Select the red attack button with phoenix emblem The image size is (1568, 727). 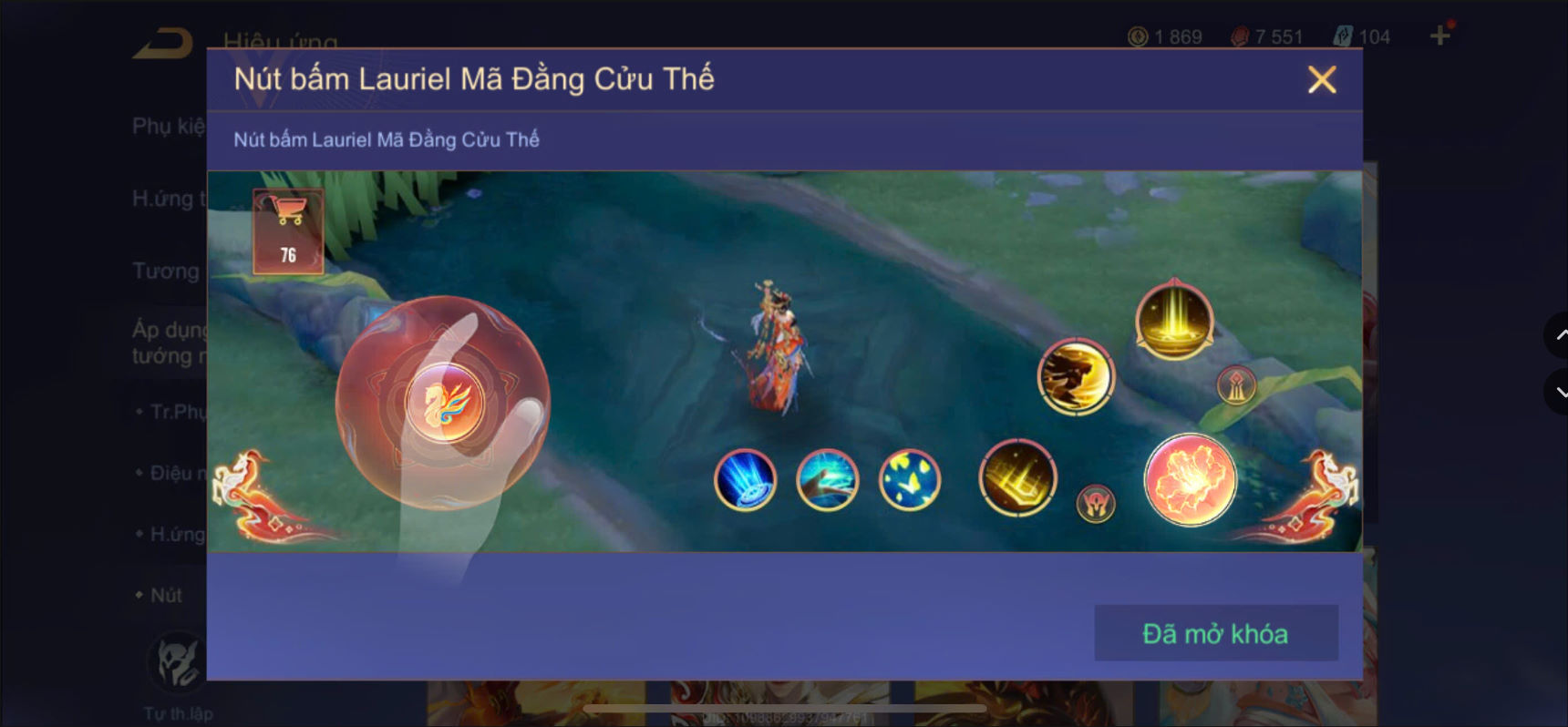coord(446,404)
